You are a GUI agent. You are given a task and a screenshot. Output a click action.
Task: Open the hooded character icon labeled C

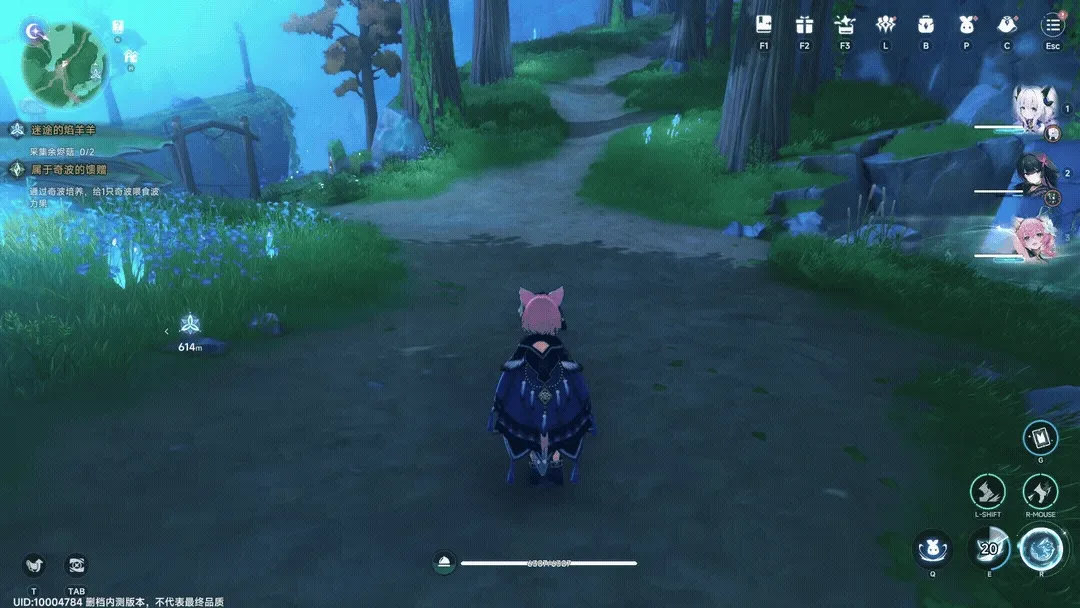(1007, 25)
